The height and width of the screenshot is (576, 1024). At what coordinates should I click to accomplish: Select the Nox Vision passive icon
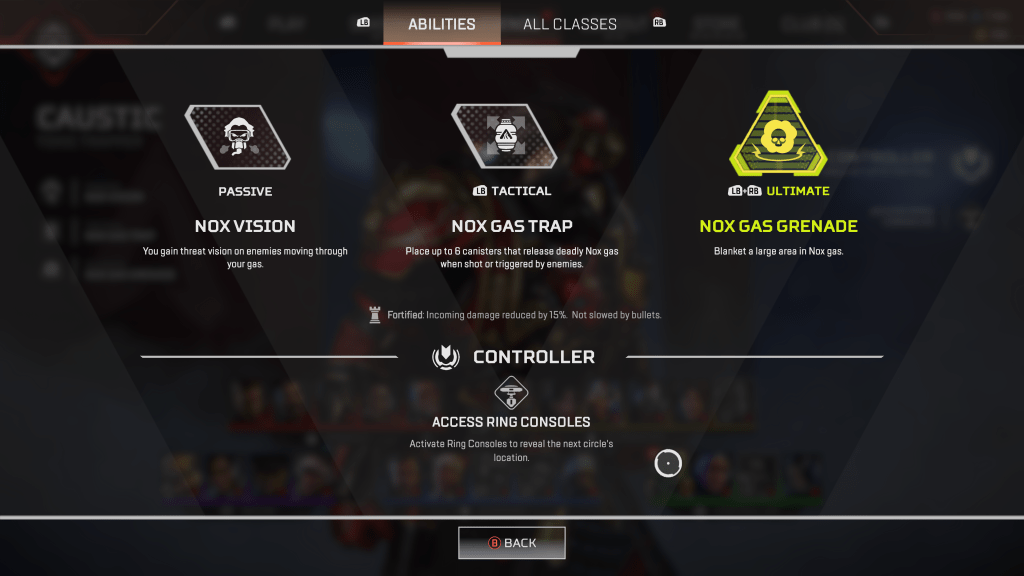237,137
